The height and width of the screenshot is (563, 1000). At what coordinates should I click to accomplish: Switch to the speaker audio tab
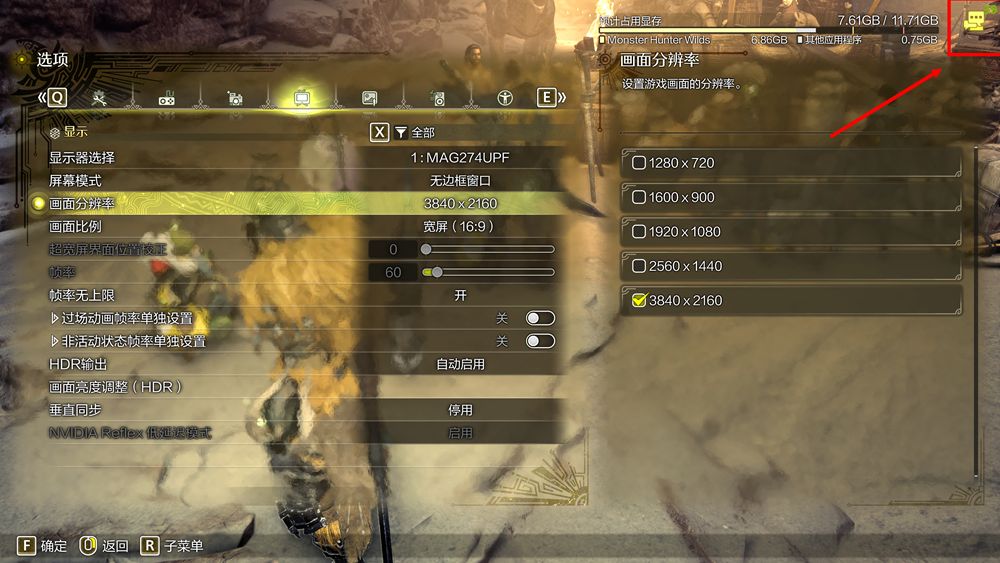(x=437, y=98)
